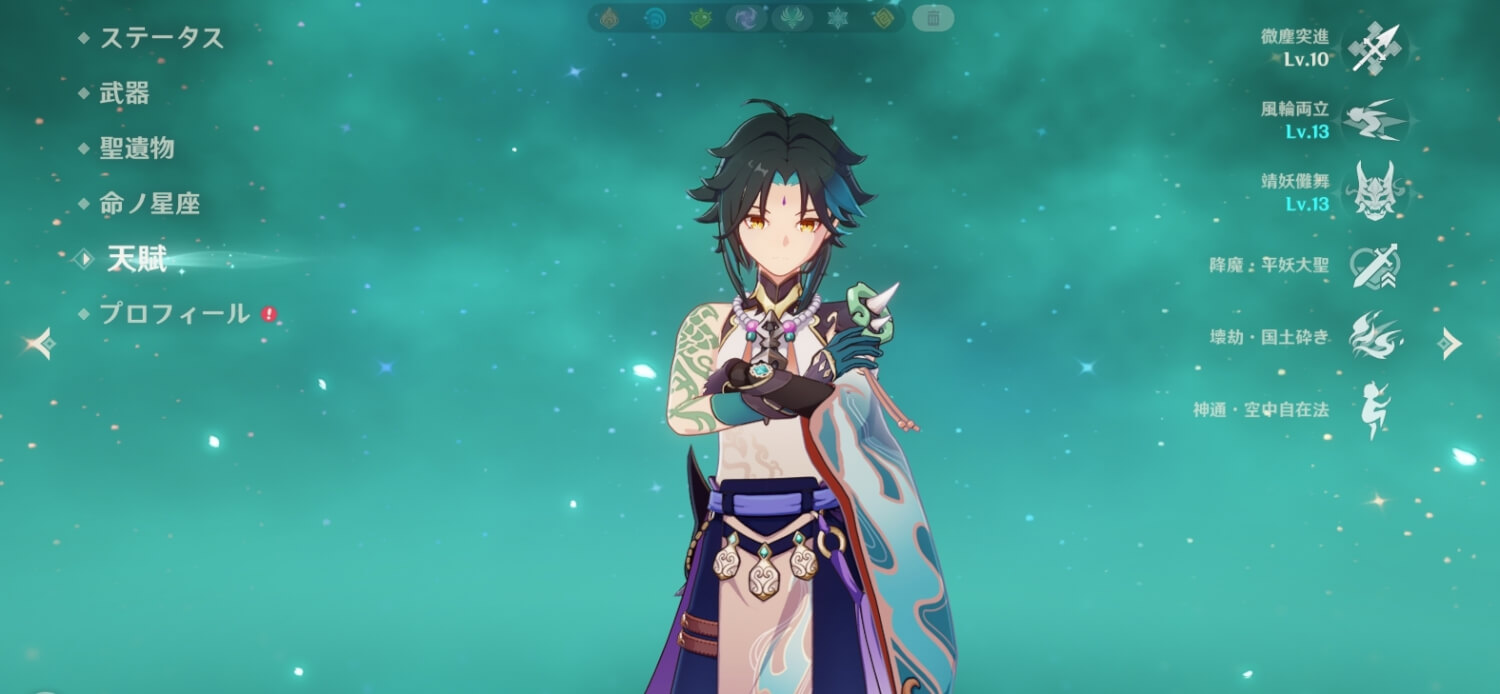The height and width of the screenshot is (694, 1500).
Task: Pick the Cryo snowflake element filter
Action: pos(836,17)
